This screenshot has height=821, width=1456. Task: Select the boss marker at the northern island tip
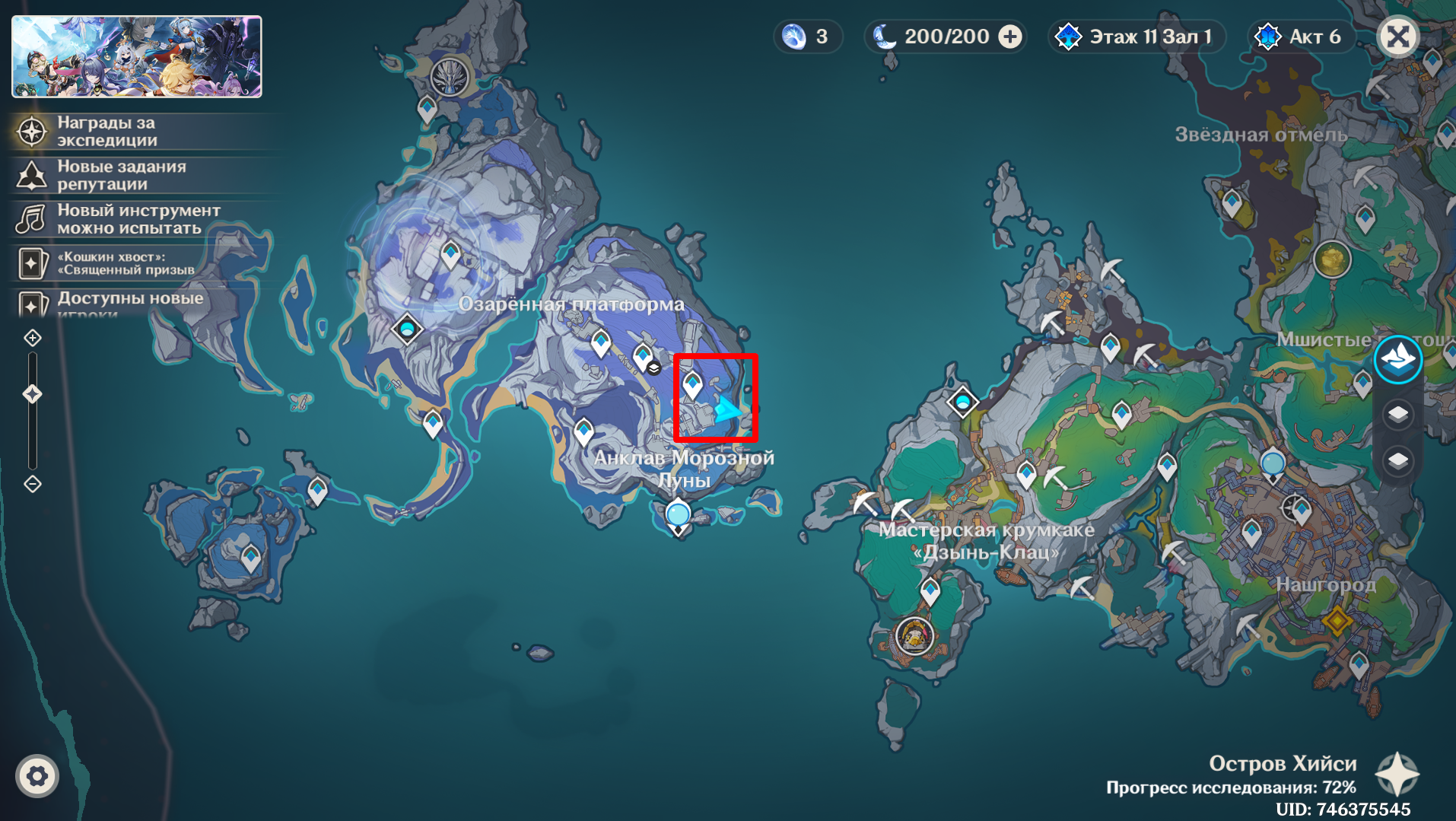click(x=450, y=77)
